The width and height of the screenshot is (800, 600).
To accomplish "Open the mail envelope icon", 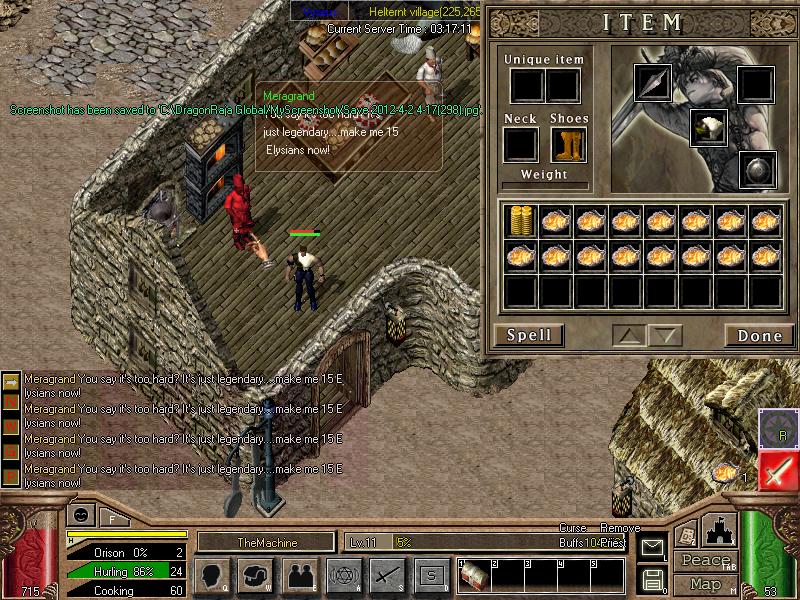I will [x=652, y=548].
